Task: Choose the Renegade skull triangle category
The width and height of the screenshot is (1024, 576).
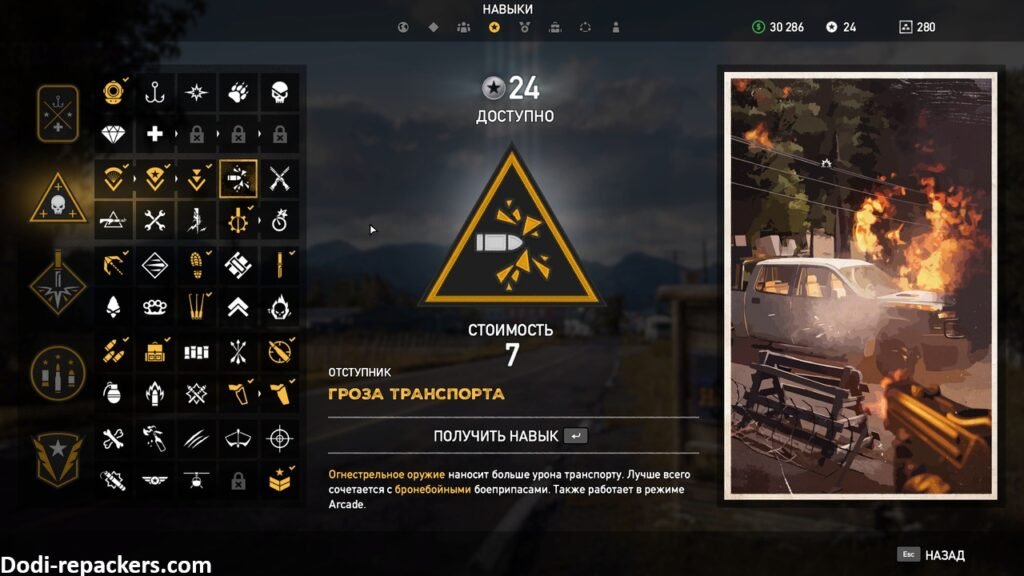Action: point(57,200)
